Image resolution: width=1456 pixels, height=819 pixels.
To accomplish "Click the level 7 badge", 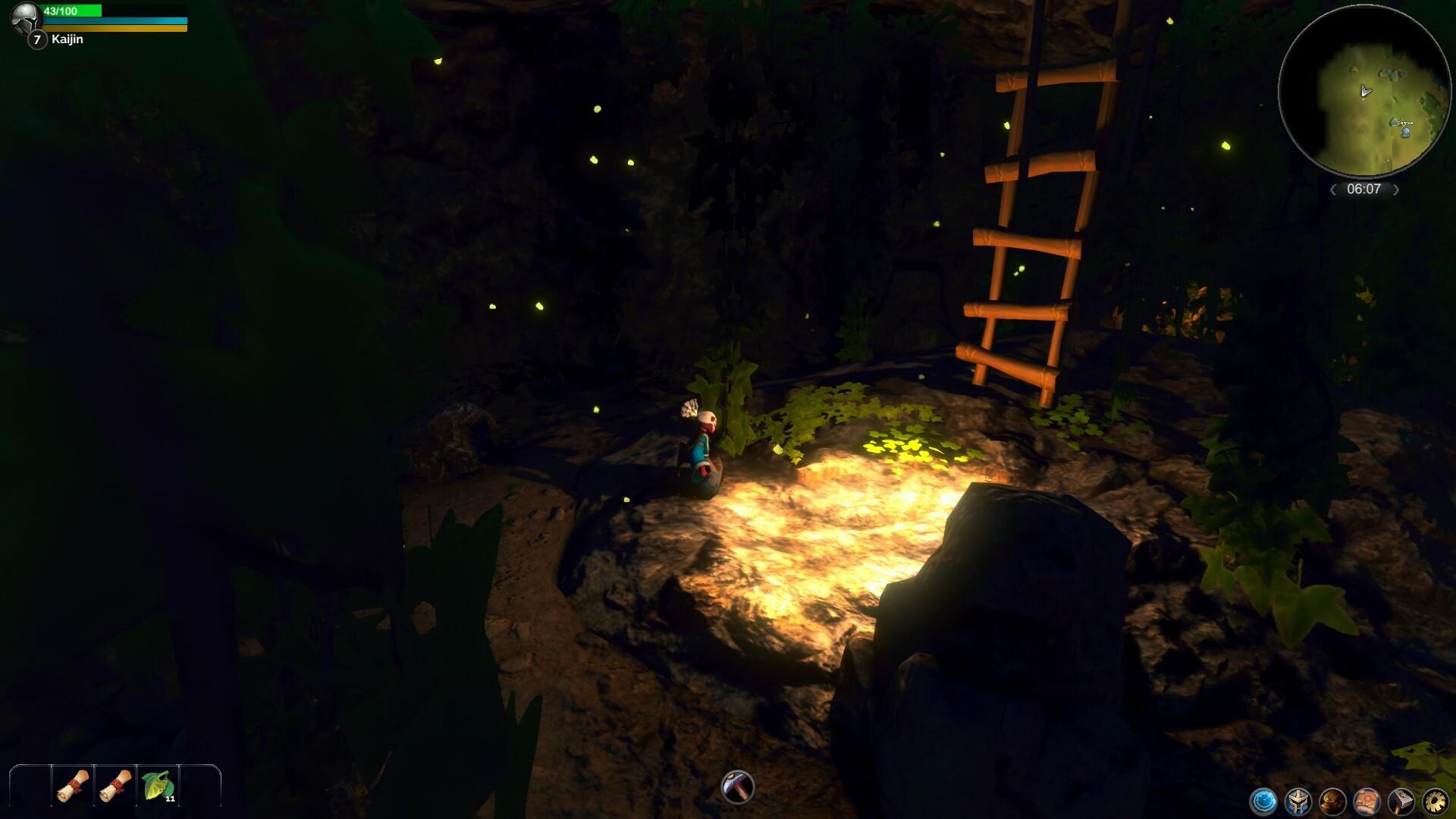I will pyautogui.click(x=36, y=39).
